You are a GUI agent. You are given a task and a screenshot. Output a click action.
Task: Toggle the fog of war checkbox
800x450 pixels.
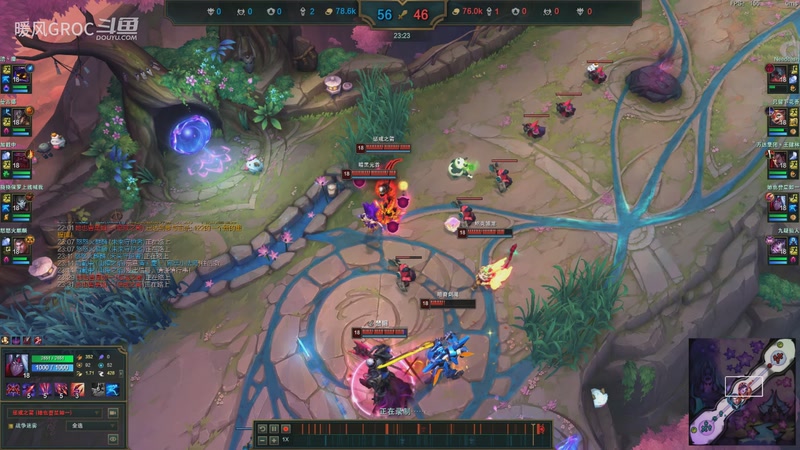click(12, 425)
